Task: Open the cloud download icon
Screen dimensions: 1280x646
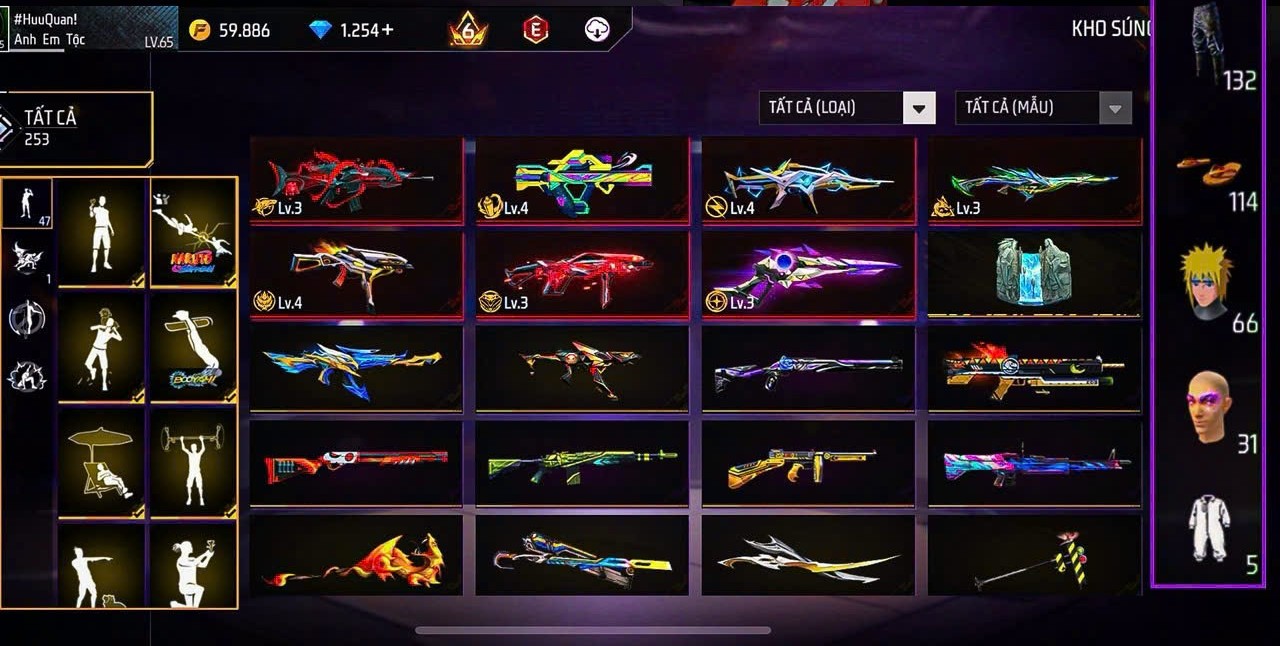Action: (597, 30)
